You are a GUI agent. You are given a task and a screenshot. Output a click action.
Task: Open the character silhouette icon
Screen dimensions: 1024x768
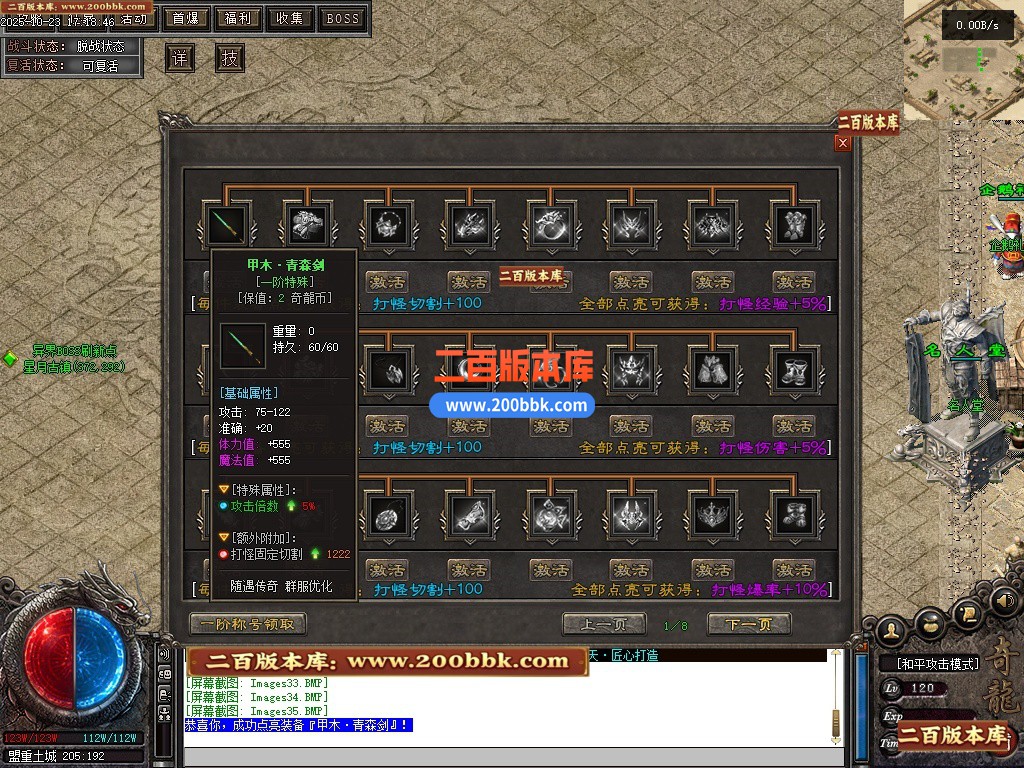(x=891, y=632)
